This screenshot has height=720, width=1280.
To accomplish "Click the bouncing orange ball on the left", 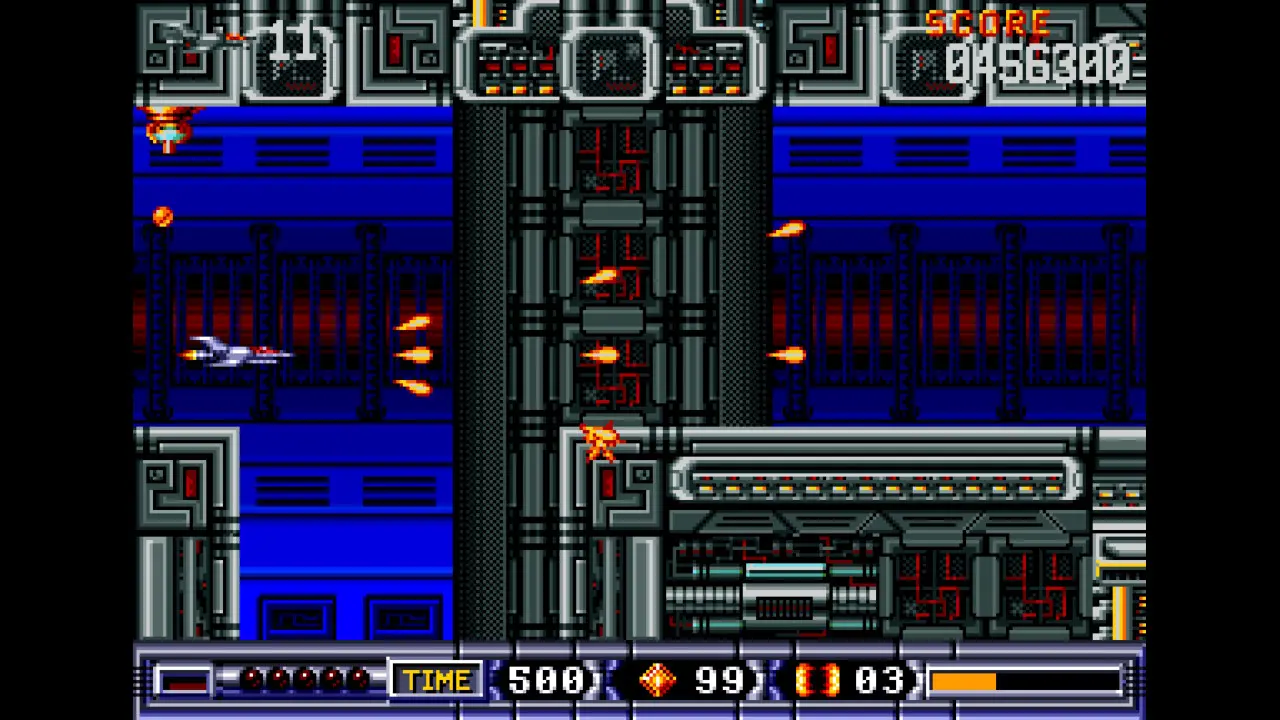I will [162, 216].
